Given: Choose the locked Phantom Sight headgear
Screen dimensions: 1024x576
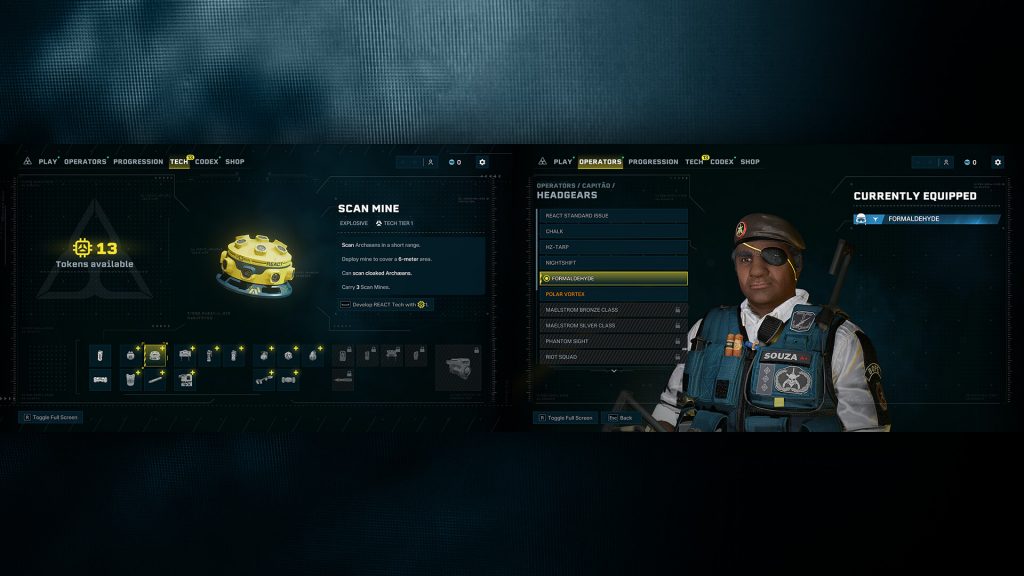Looking at the screenshot, I should pyautogui.click(x=612, y=341).
